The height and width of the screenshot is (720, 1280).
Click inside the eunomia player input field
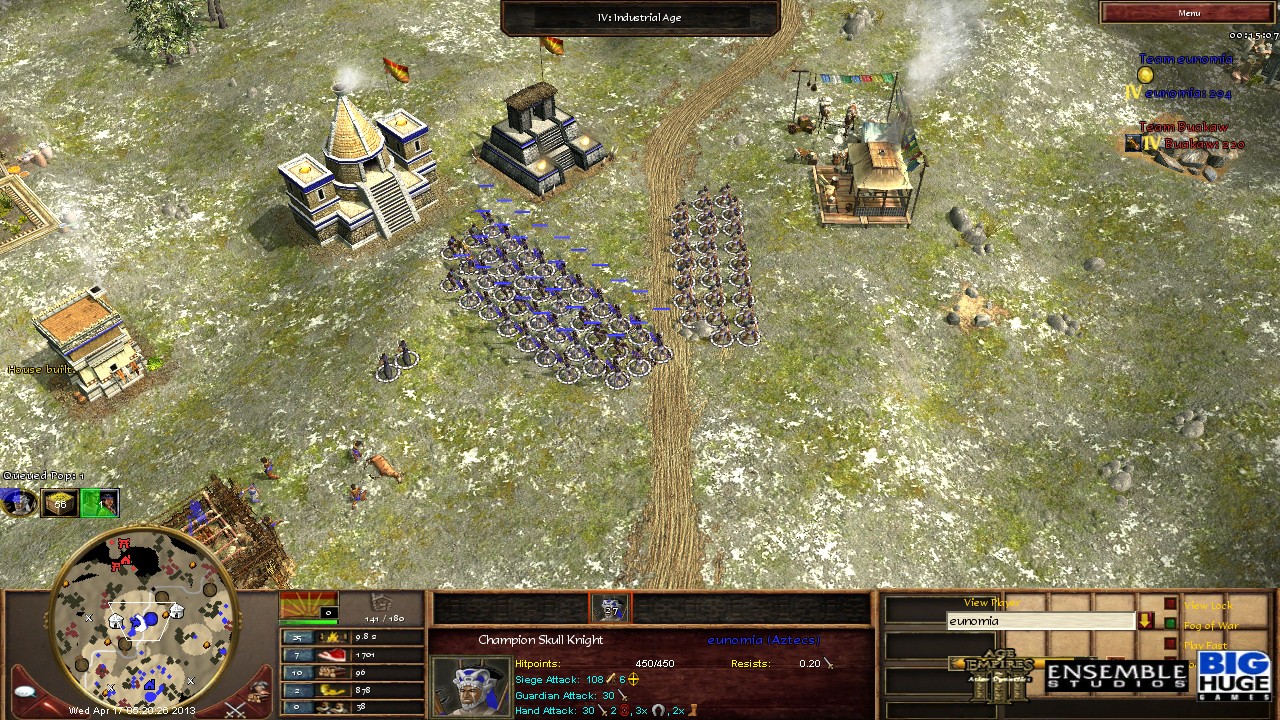click(1040, 621)
